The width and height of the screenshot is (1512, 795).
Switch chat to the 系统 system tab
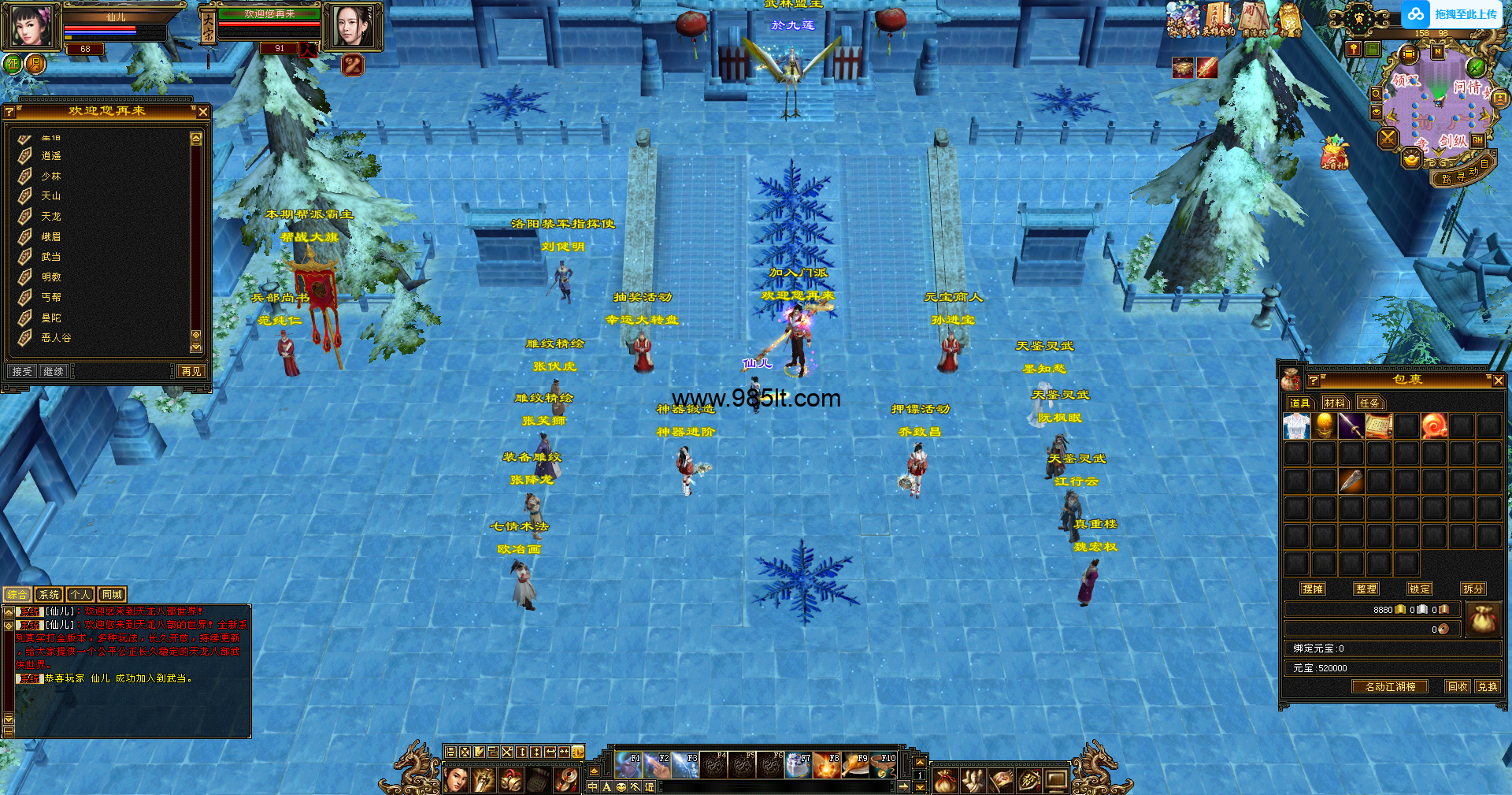[49, 595]
